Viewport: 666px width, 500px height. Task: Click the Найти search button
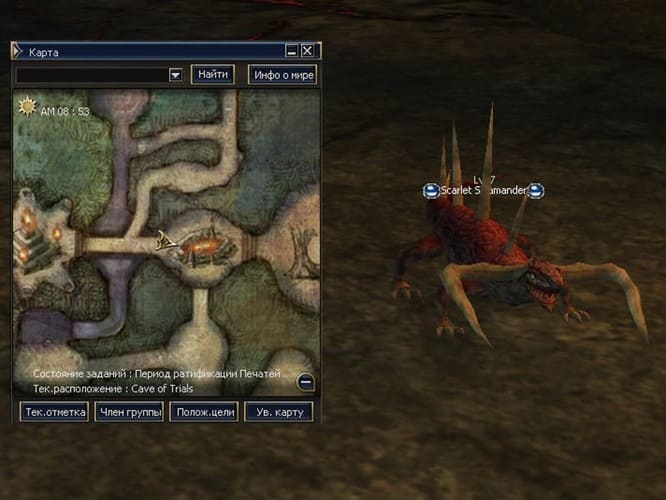coord(213,74)
